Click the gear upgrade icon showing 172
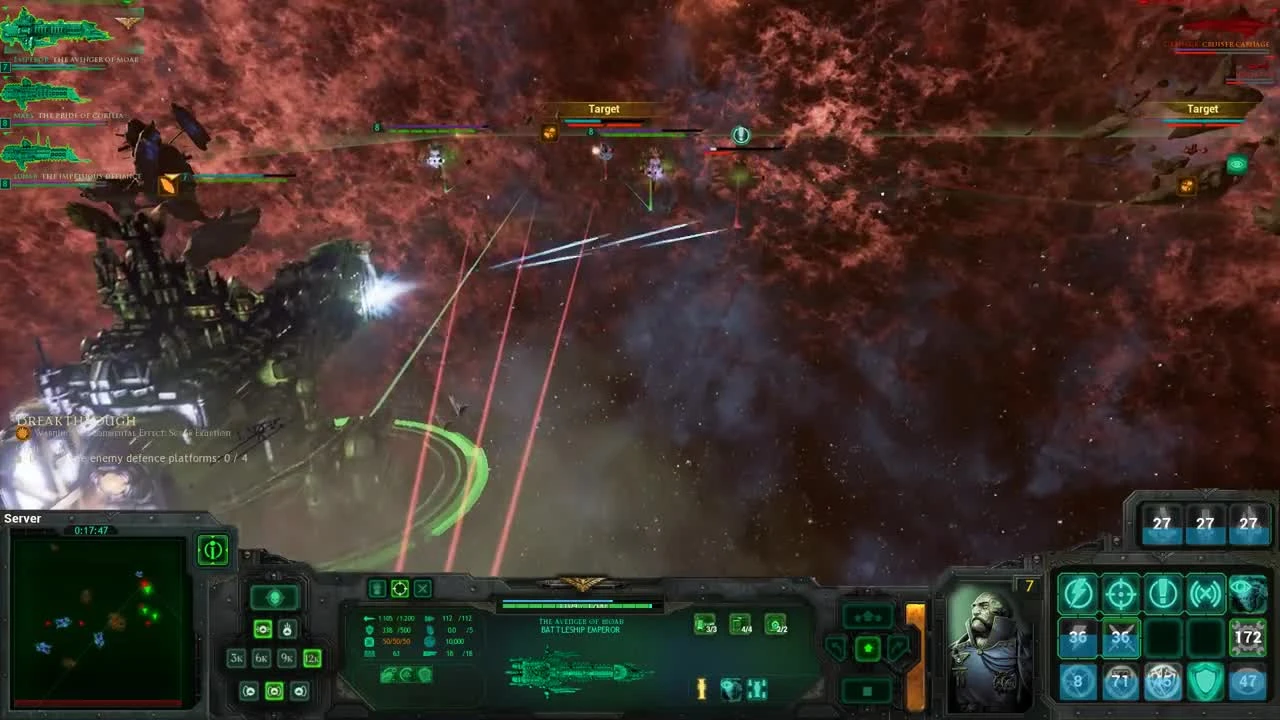 (1246, 638)
